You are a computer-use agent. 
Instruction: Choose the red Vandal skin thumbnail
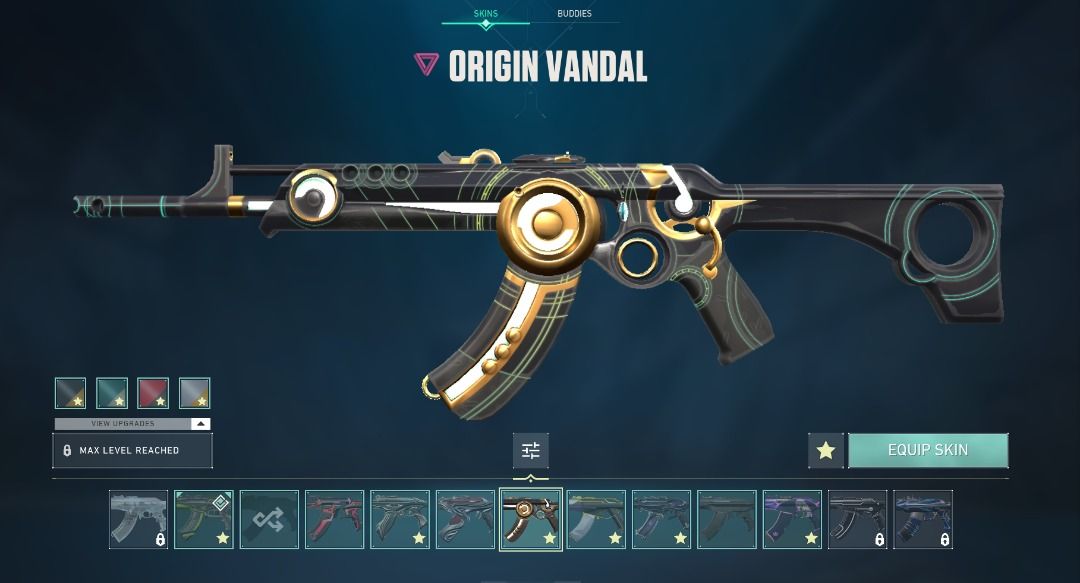(x=334, y=519)
